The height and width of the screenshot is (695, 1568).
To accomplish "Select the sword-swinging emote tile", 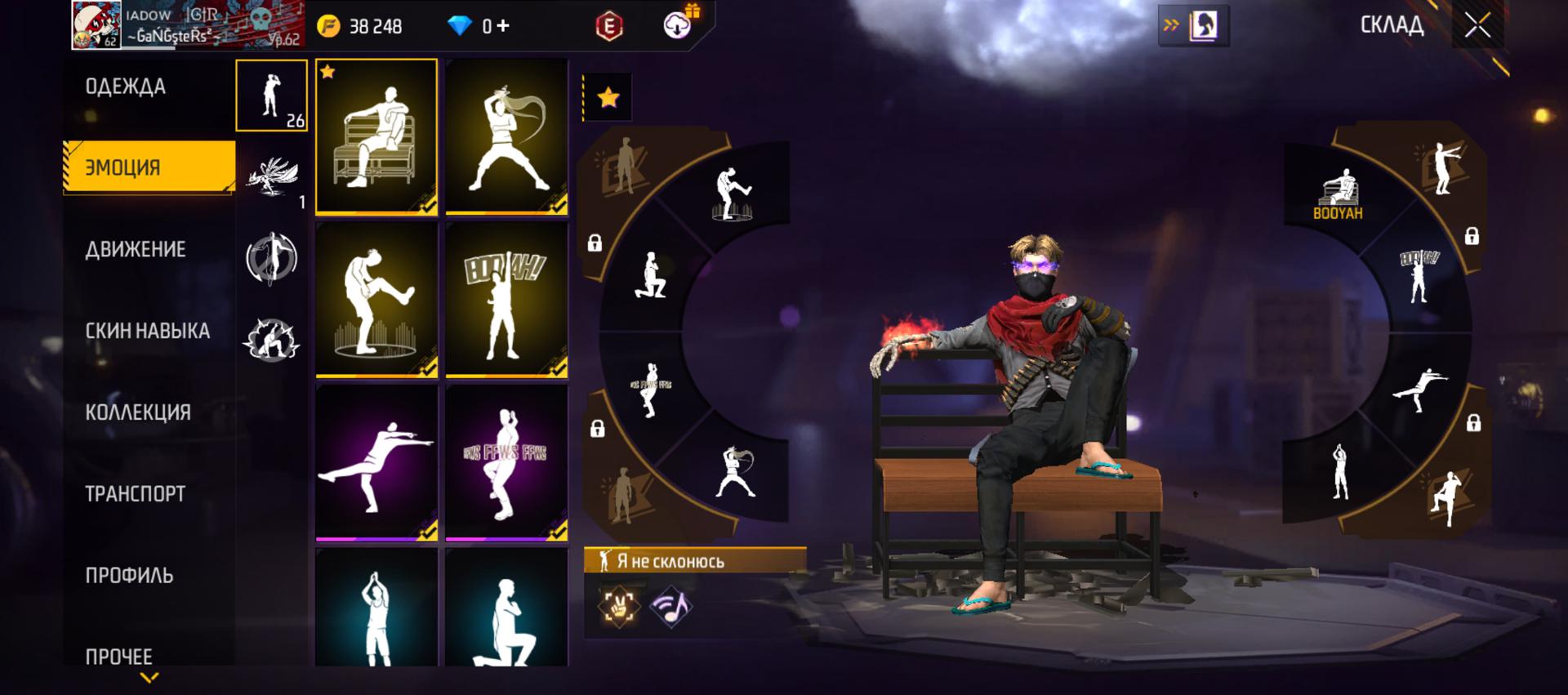I will click(506, 136).
